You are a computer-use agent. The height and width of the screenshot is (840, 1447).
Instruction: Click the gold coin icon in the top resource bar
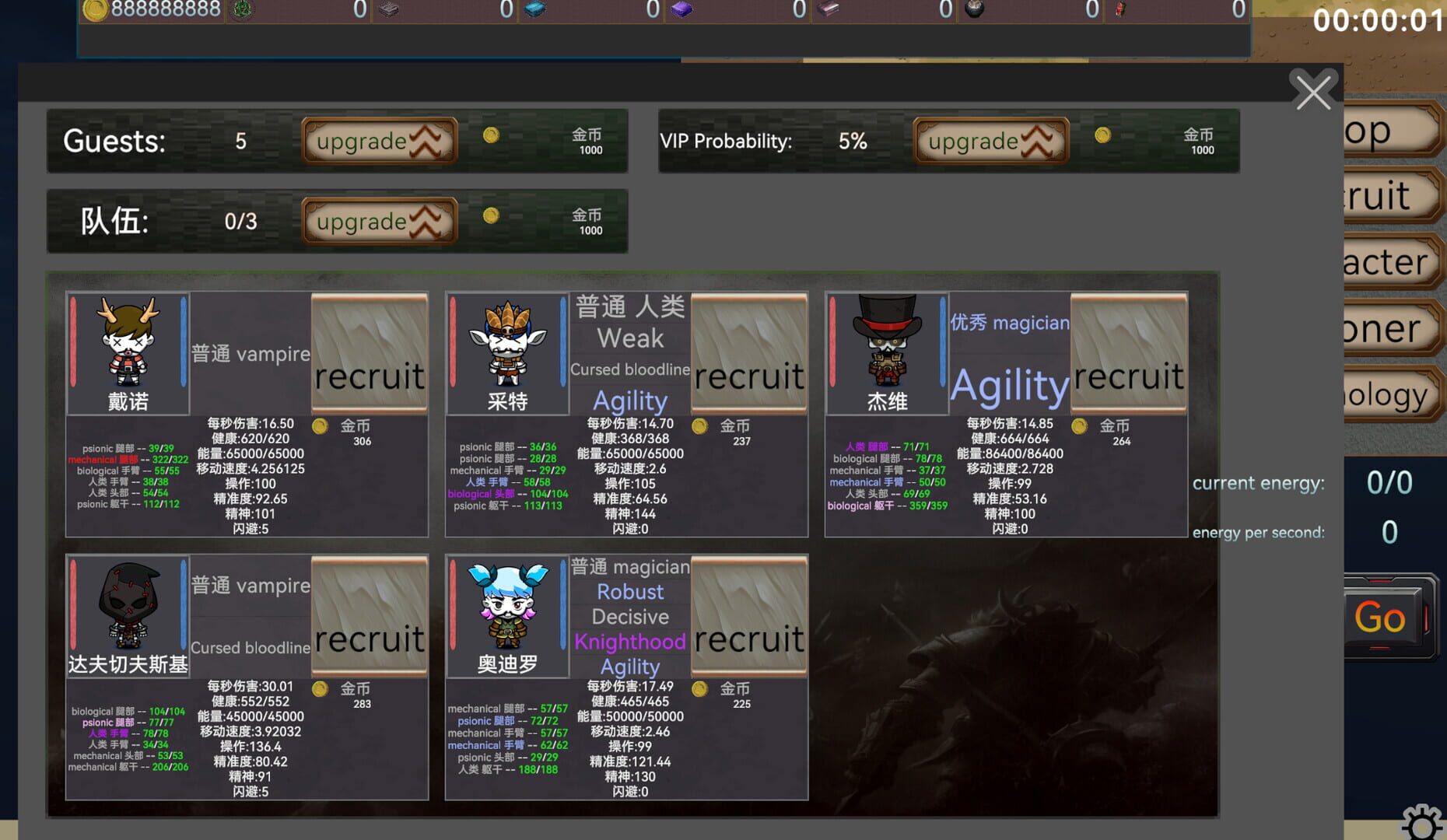click(x=95, y=10)
